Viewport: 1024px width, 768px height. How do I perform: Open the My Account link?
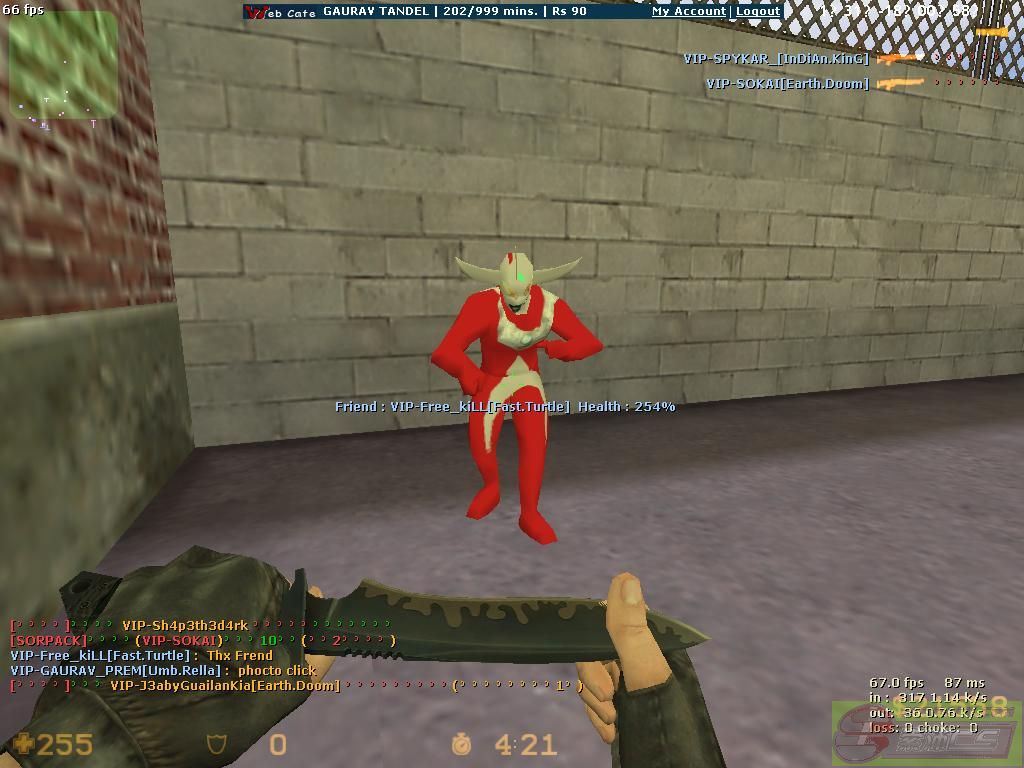(689, 11)
